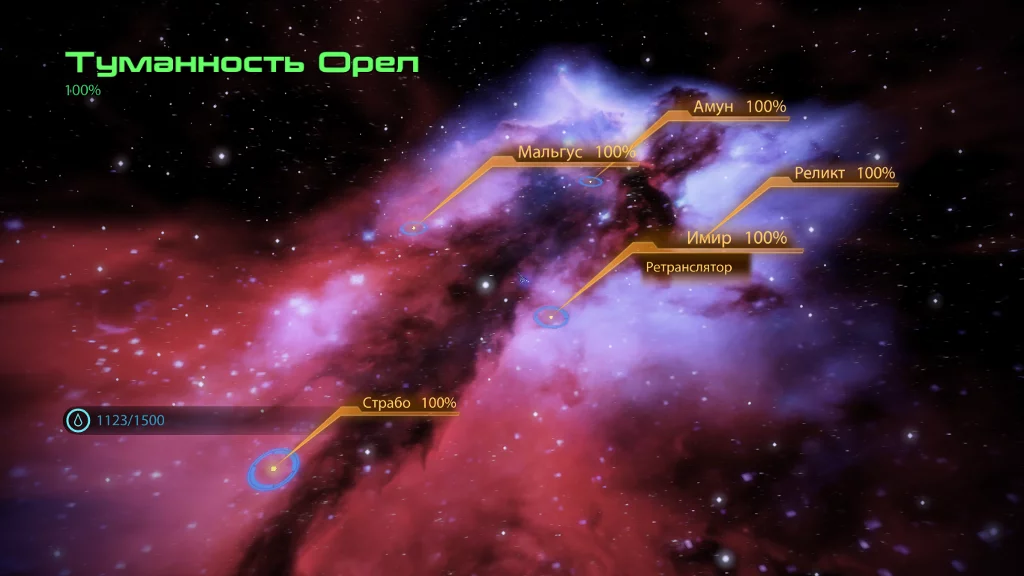Click the blue ring marker of Страбо
This screenshot has width=1024, height=576.
pyautogui.click(x=273, y=467)
